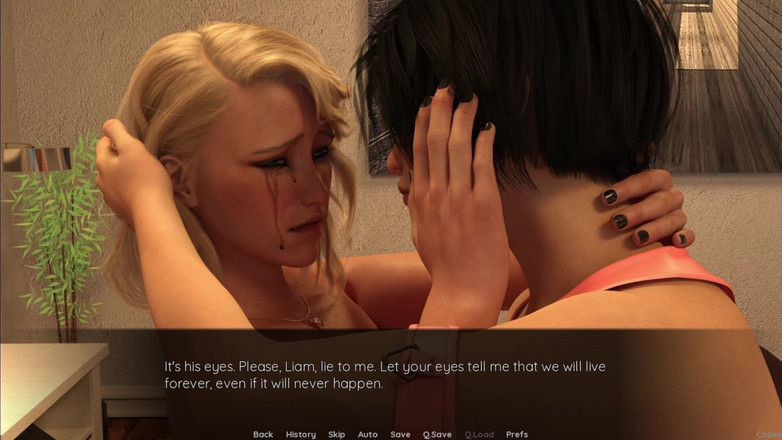782x440 pixels.
Task: Activate Skip mode
Action: (337, 434)
